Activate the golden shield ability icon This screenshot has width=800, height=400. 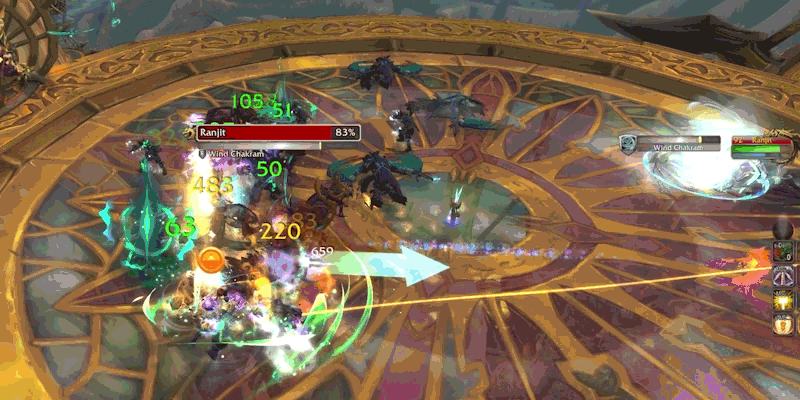click(x=785, y=324)
